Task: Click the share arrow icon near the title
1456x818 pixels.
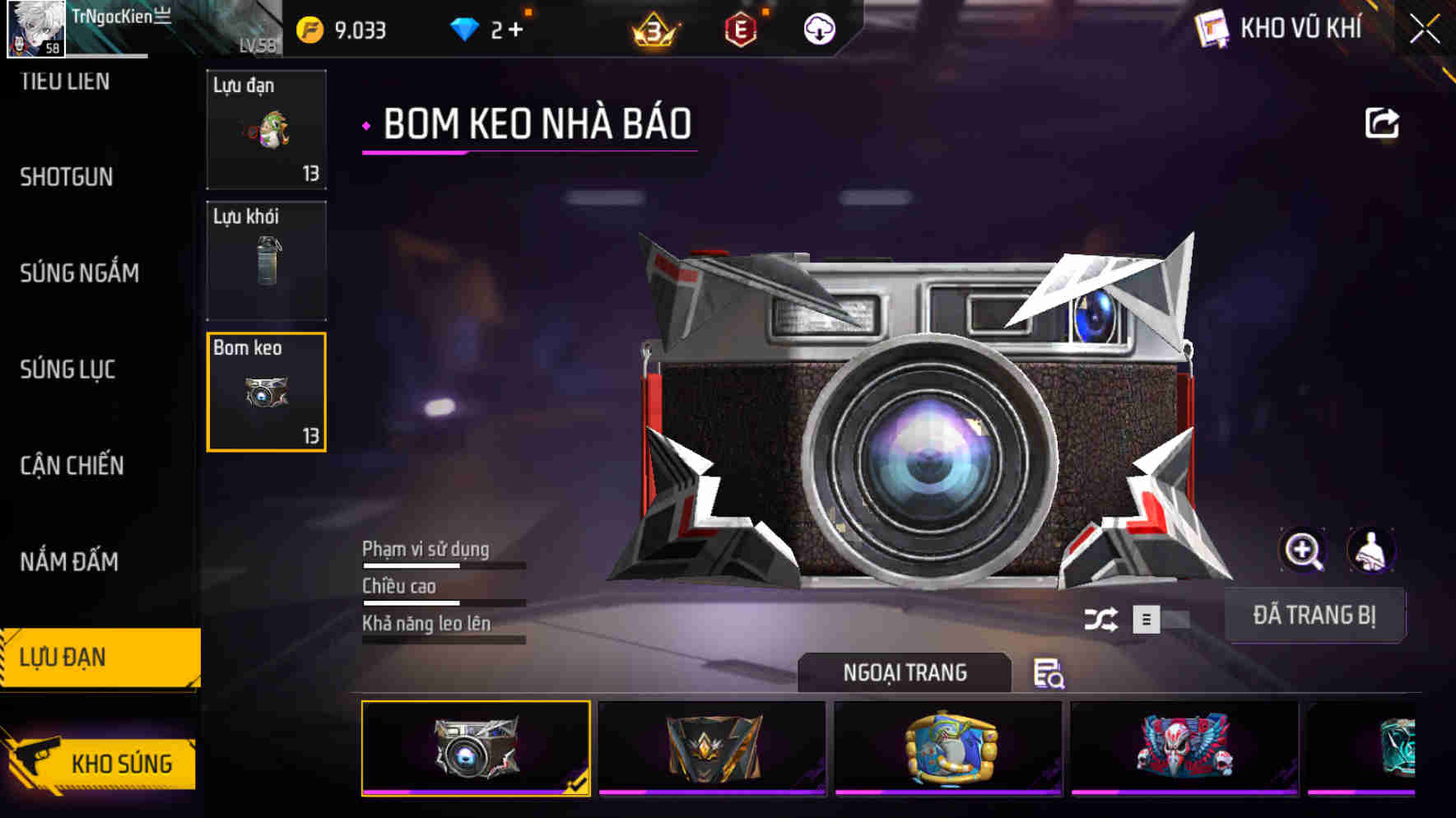Action: point(1383,122)
